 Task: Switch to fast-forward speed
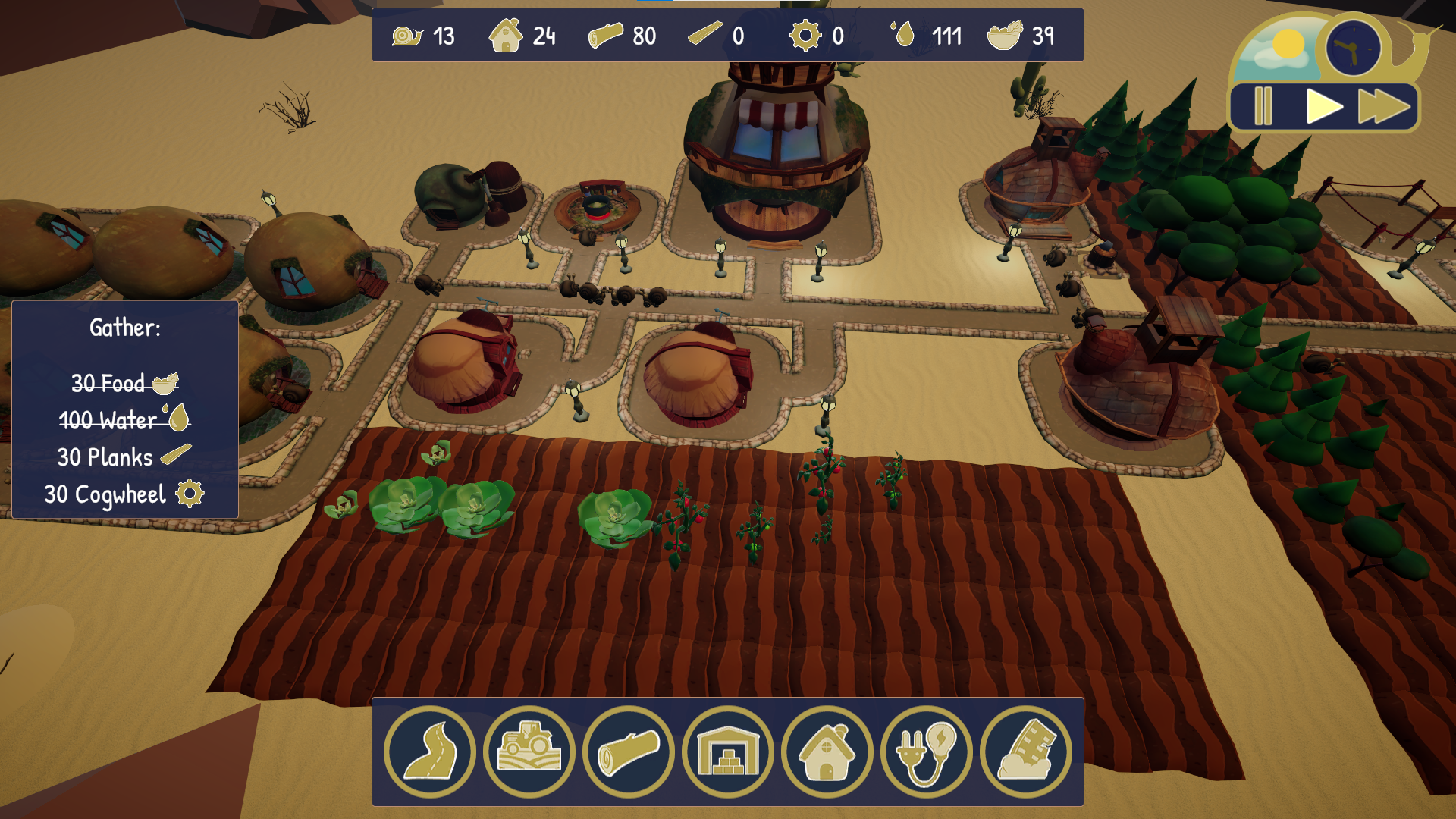pyautogui.click(x=1384, y=106)
